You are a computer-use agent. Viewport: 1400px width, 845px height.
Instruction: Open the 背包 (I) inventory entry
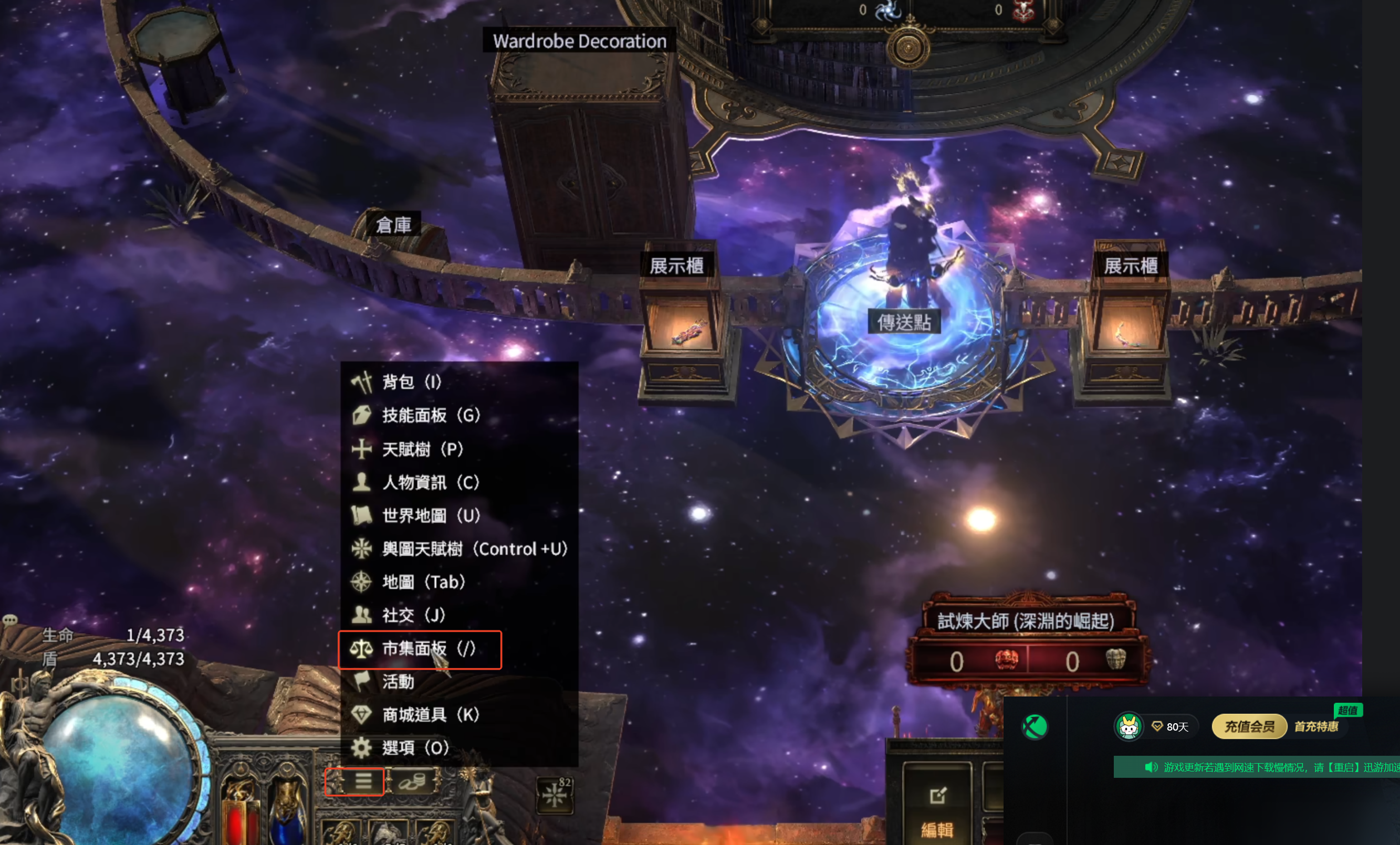click(411, 382)
